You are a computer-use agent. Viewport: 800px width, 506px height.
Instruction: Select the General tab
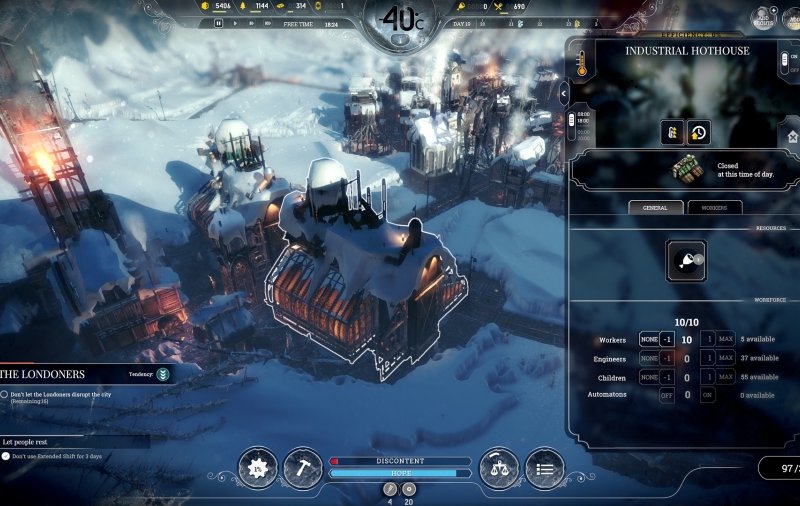656,207
